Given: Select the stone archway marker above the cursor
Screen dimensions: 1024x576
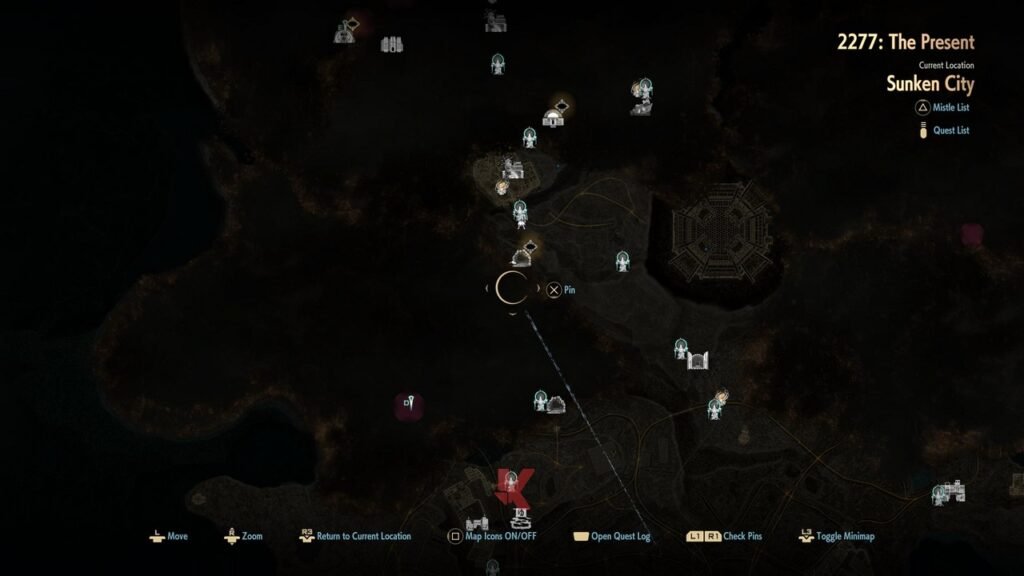Looking at the screenshot, I should (x=522, y=256).
